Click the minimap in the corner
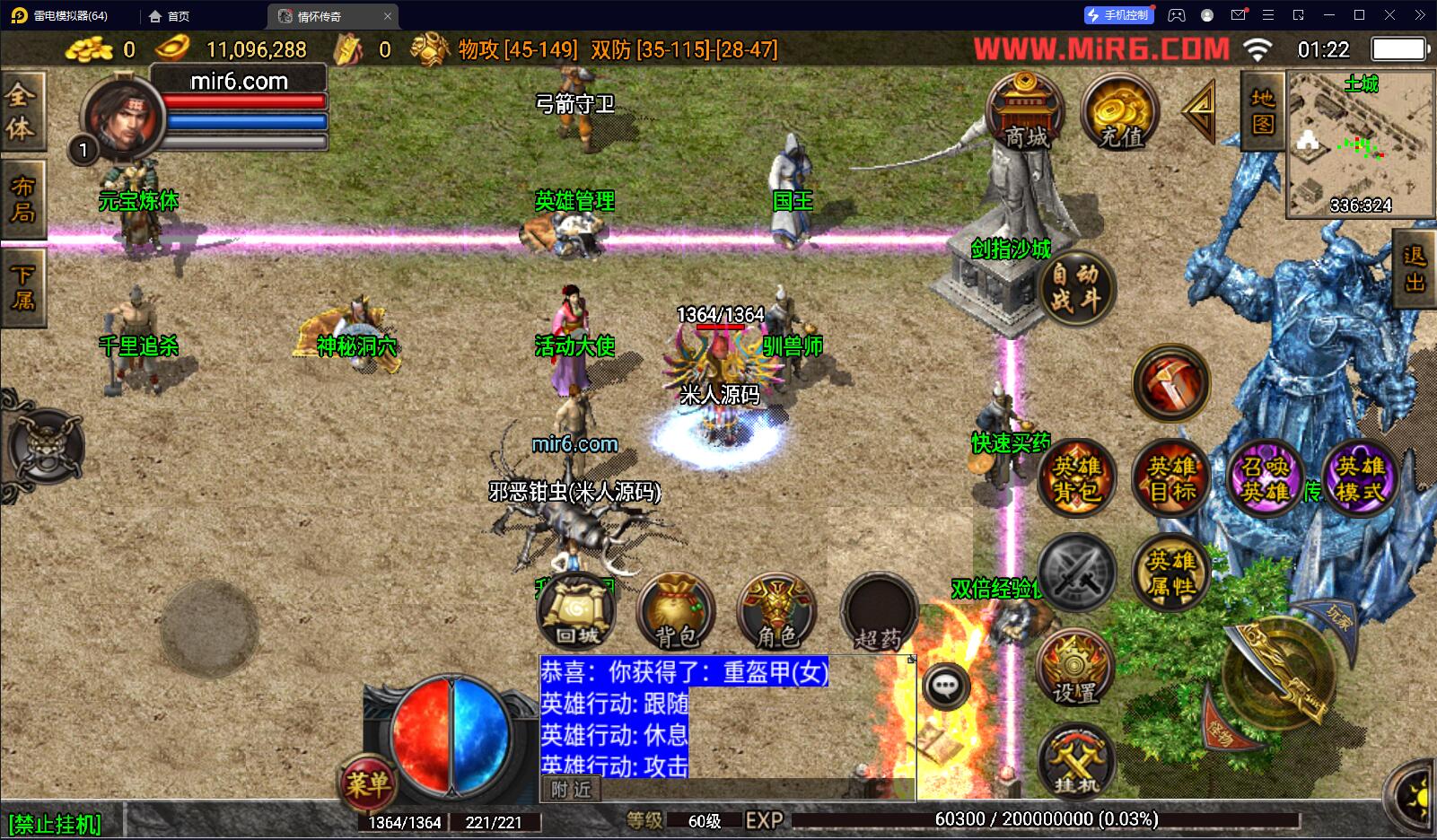This screenshot has width=1437, height=840. point(1359,145)
